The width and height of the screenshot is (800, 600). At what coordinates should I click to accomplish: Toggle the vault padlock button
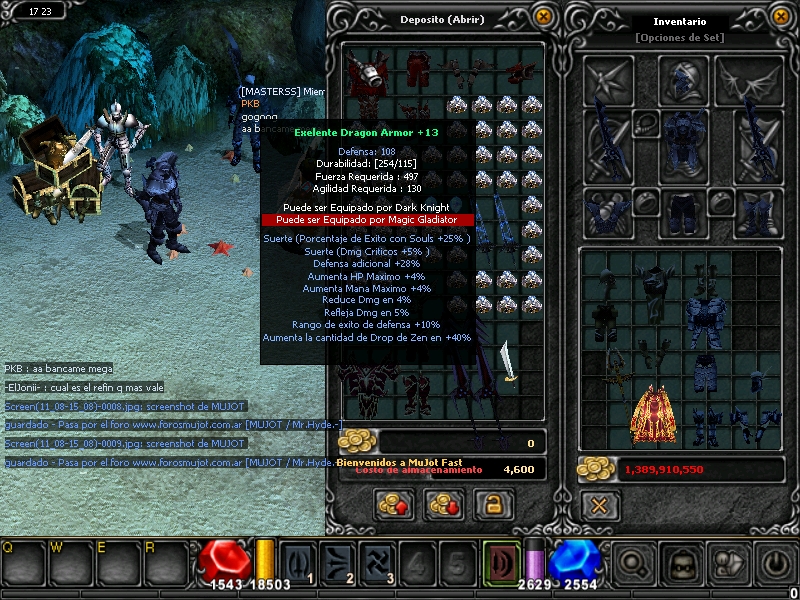492,505
